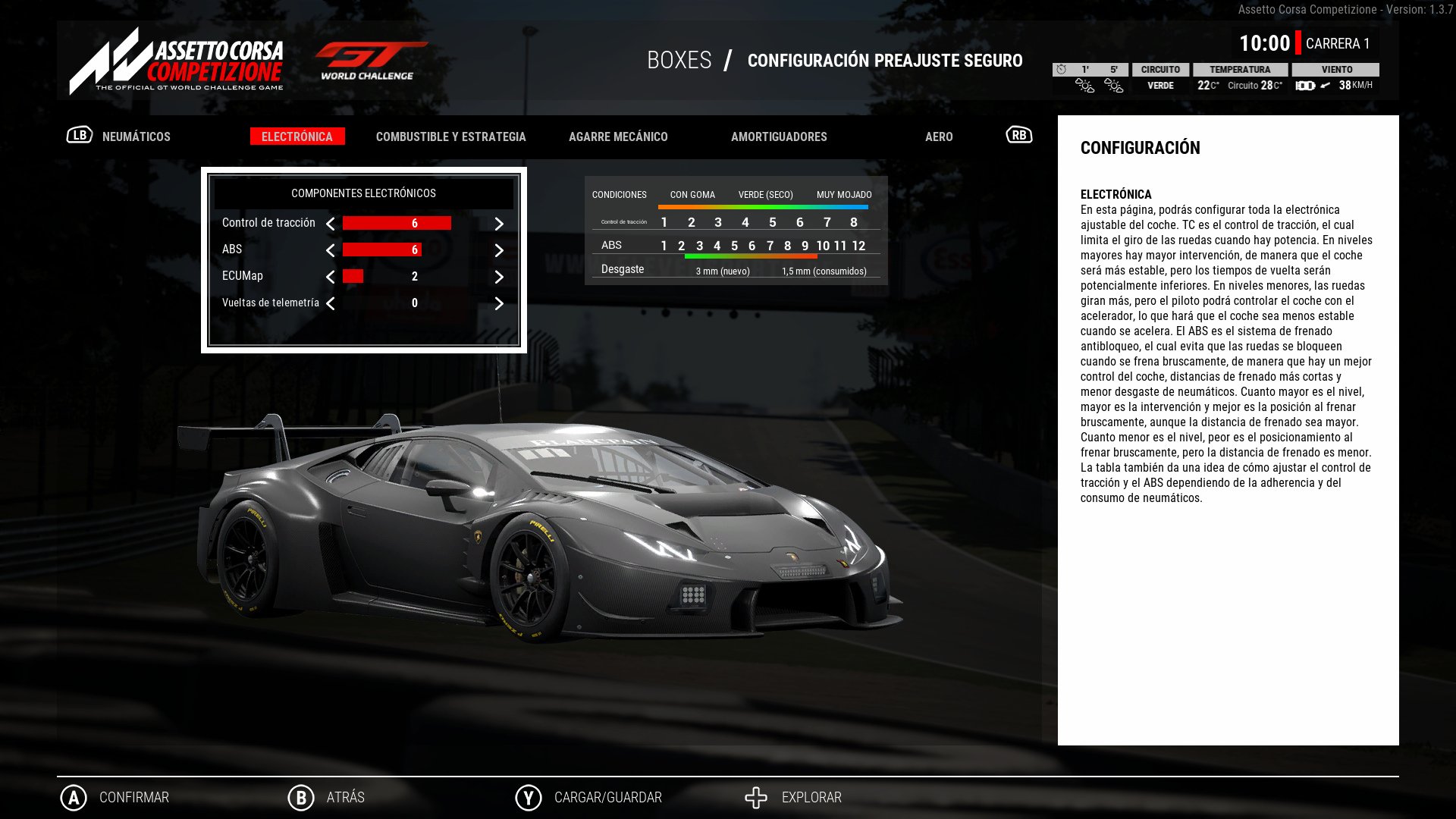Click the RB bumper shortcut icon
Image resolution: width=1456 pixels, height=819 pixels.
pyautogui.click(x=1018, y=135)
